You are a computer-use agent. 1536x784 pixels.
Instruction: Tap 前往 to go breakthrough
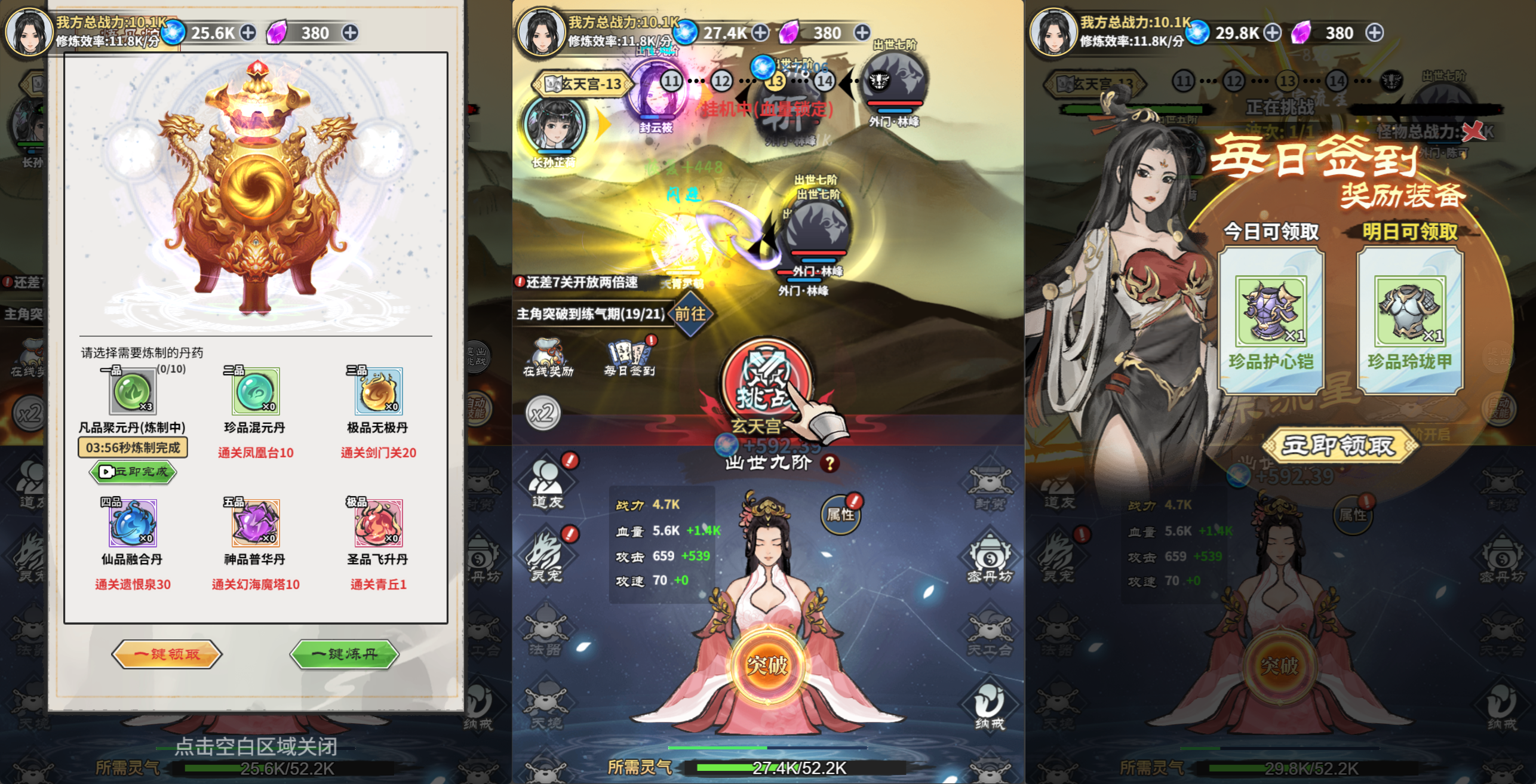coord(692,315)
